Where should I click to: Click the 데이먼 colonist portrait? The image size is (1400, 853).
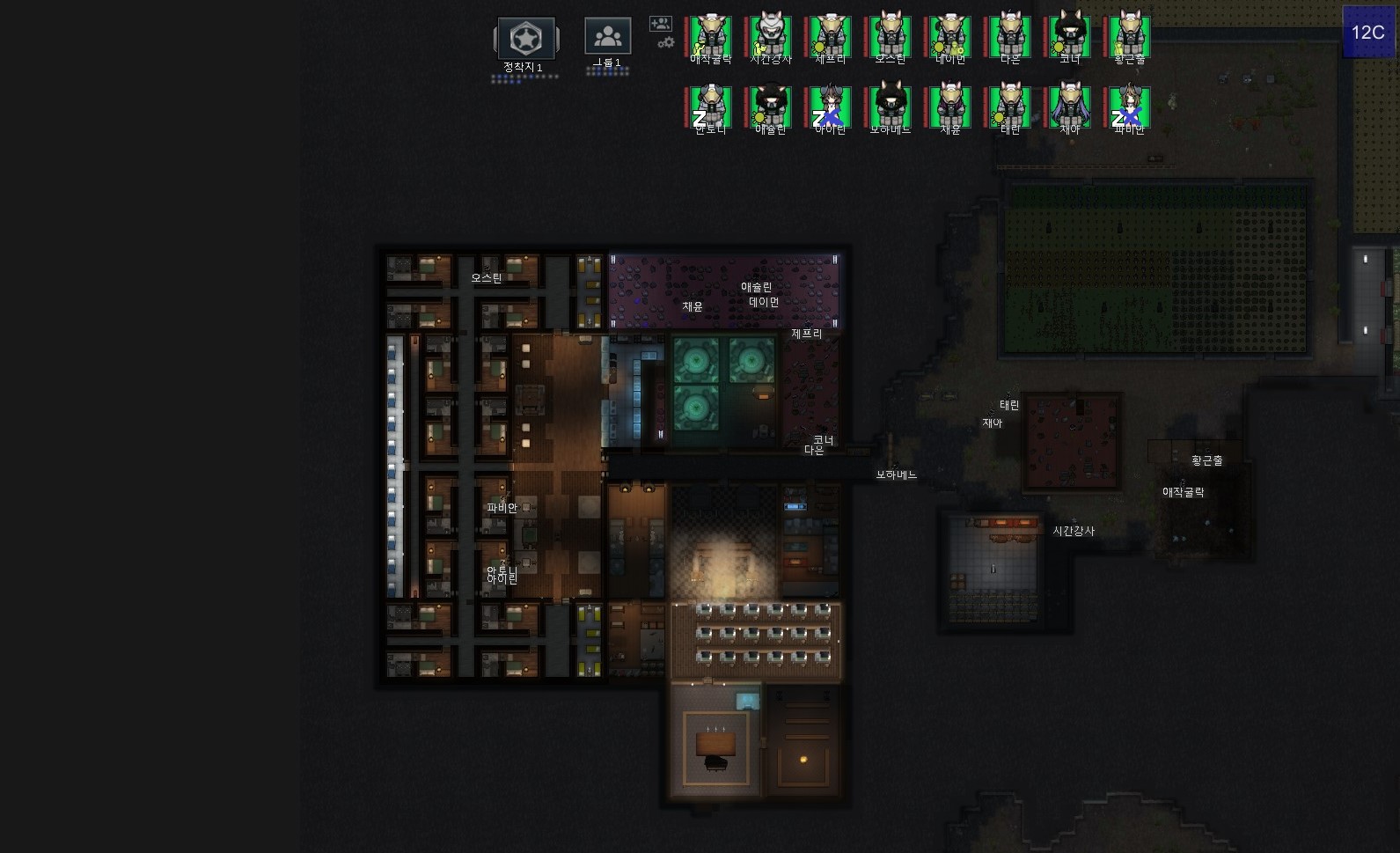pyautogui.click(x=950, y=37)
